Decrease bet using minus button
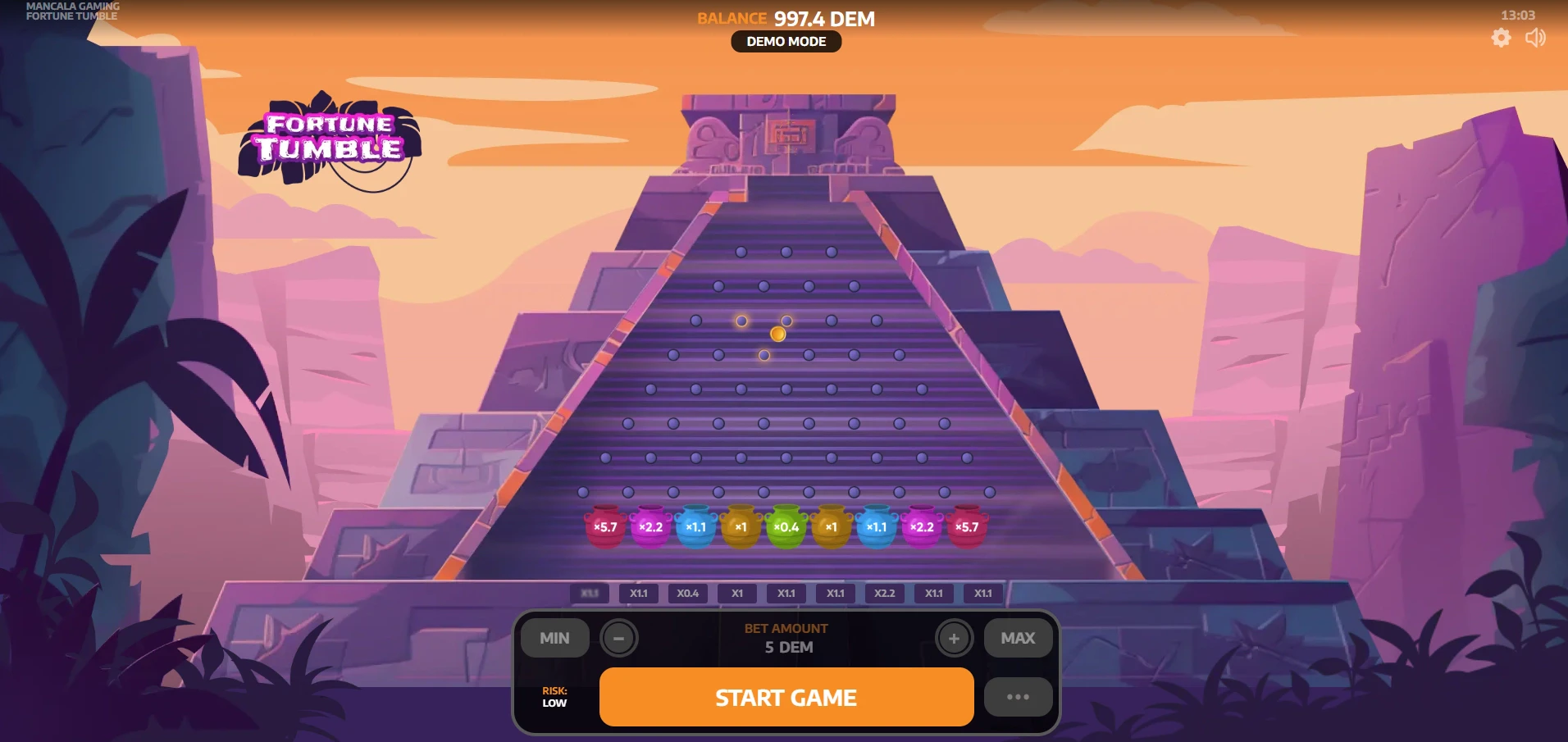Screen dimensions: 1568x742 coord(619,638)
